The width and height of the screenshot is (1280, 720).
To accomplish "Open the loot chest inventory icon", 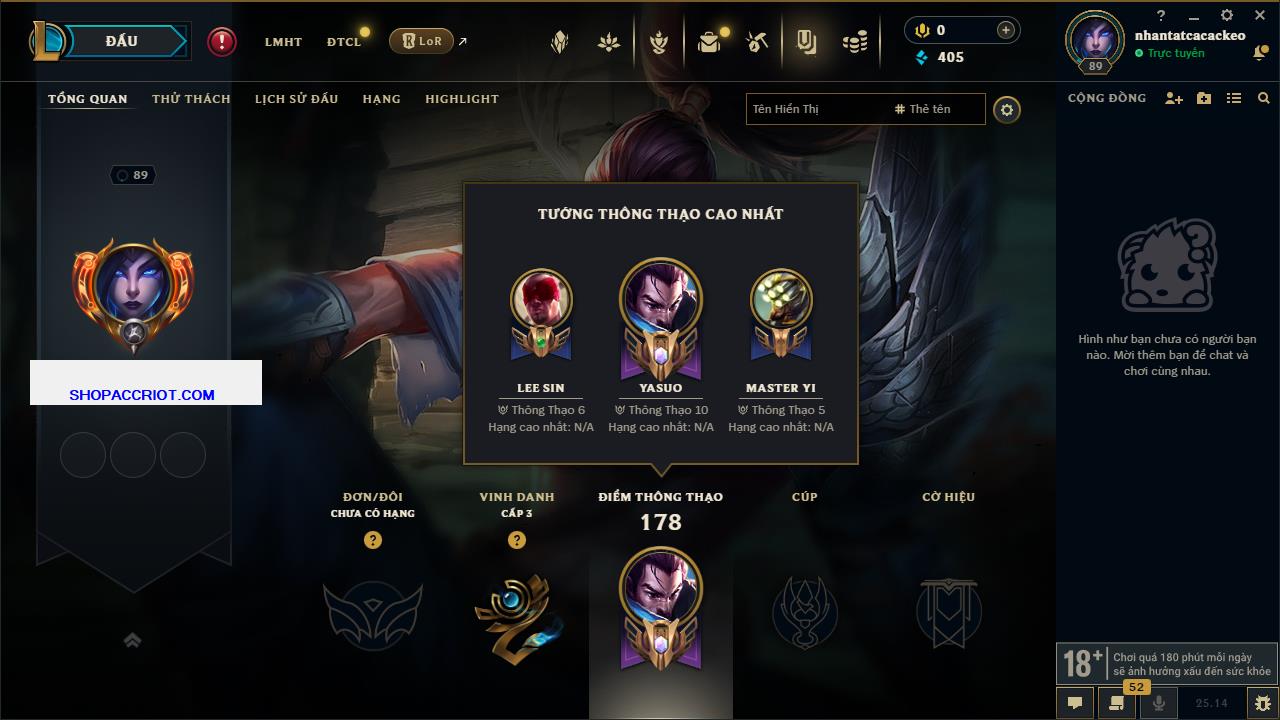I will 709,42.
